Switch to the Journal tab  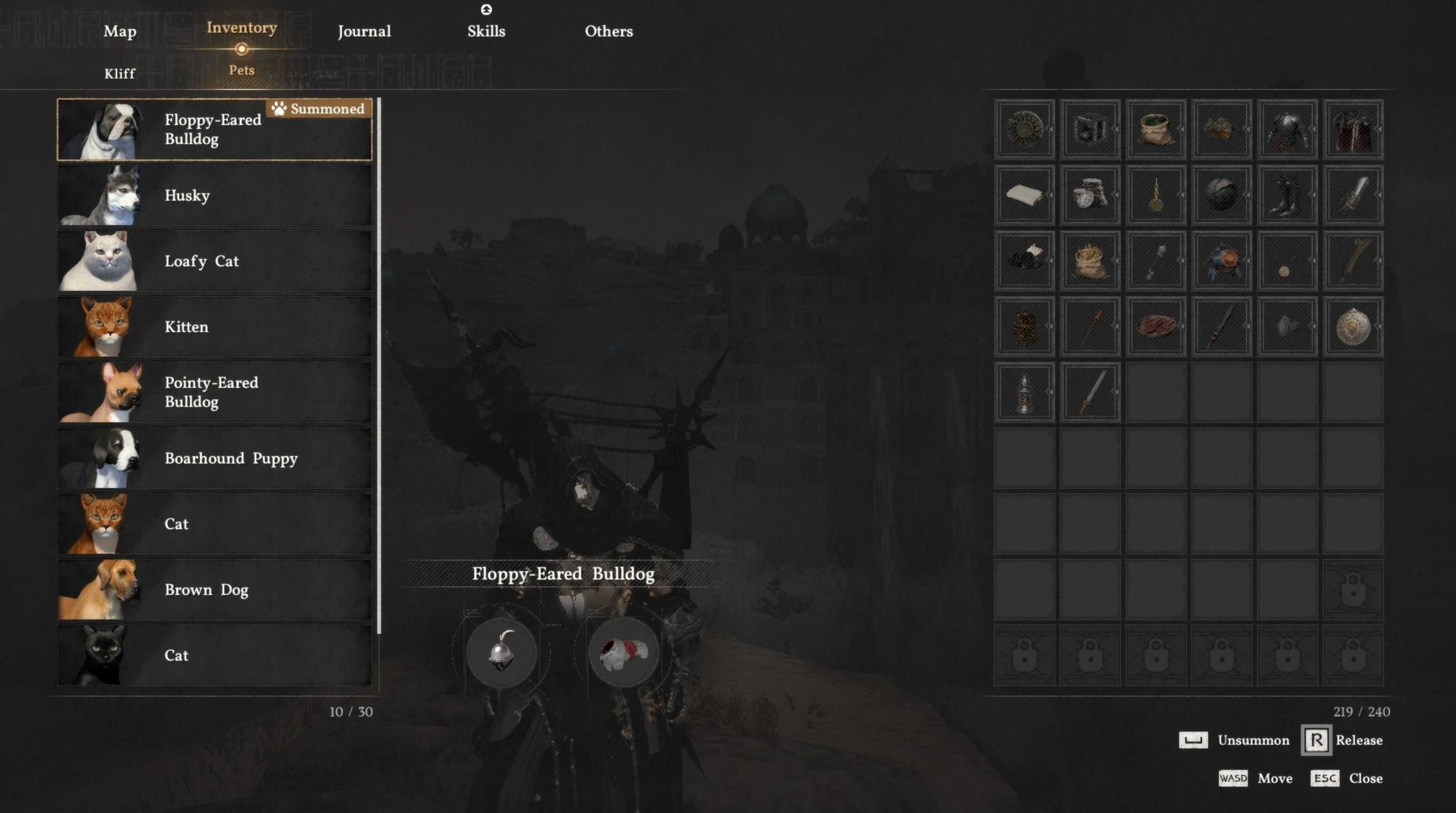(x=364, y=31)
